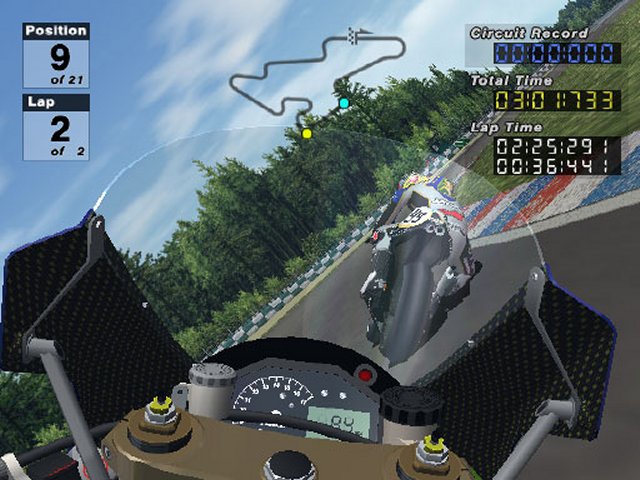640x480 pixels.
Task: Select the cyan rider marker on track map
Action: click(344, 103)
